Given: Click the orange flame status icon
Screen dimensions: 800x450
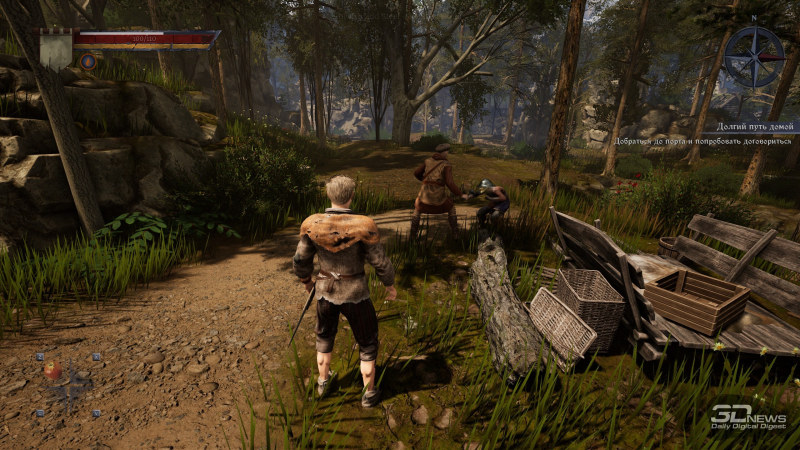Looking at the screenshot, I should click(88, 61).
